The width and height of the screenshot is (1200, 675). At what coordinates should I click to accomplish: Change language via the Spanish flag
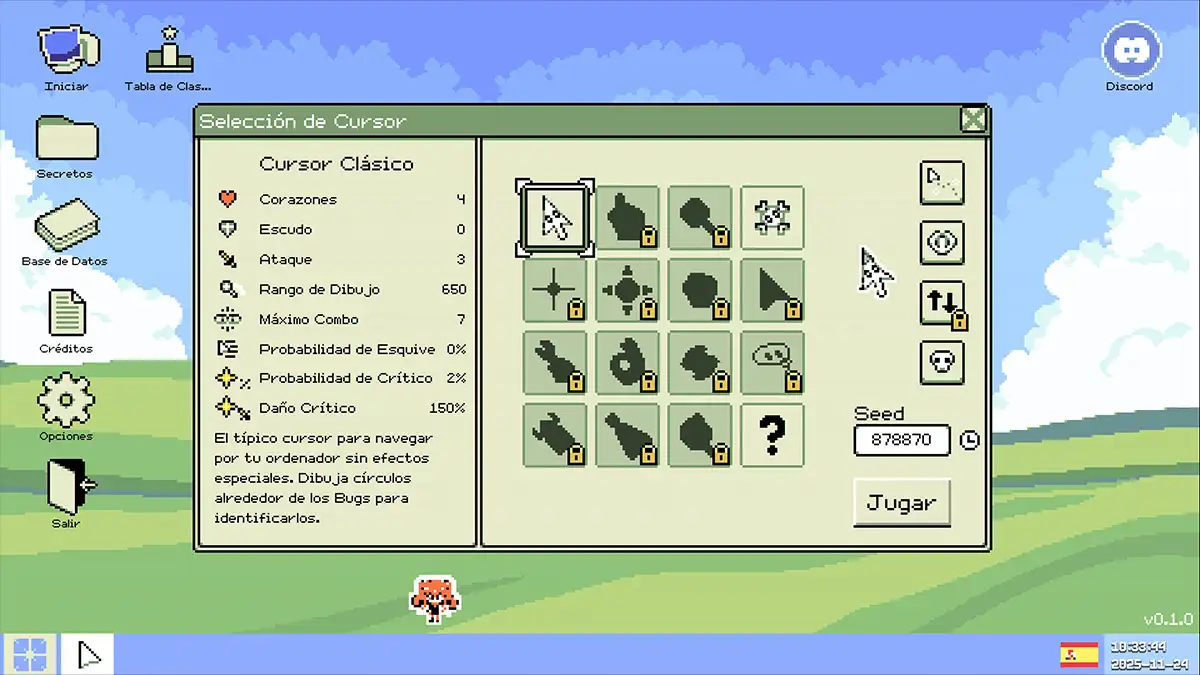point(1079,654)
